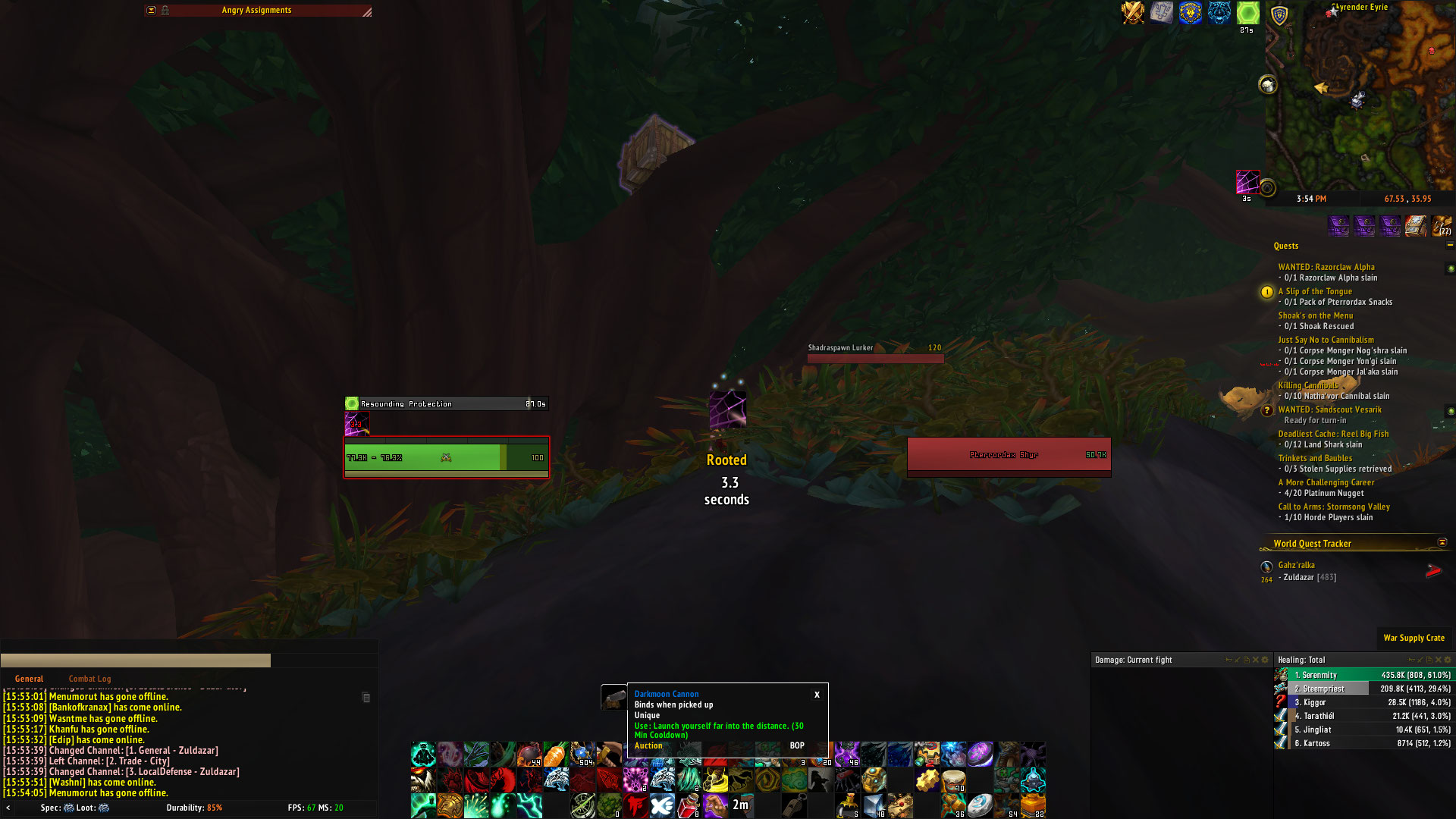Screen dimensions: 1456x819
Task: Open the gear settings on the Healing meter
Action: pos(1446,660)
